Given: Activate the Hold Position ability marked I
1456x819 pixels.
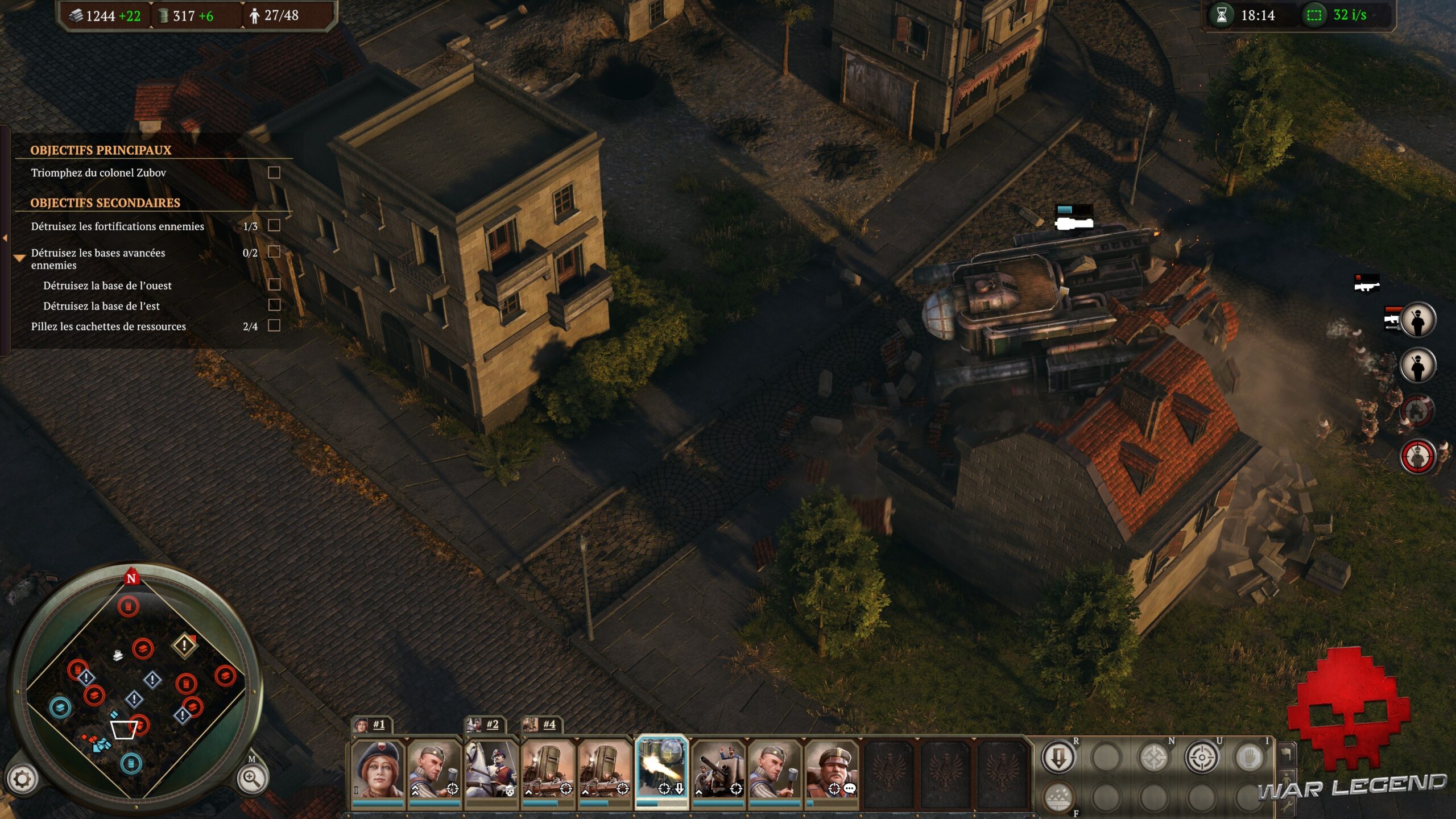Looking at the screenshot, I should pos(1251,758).
